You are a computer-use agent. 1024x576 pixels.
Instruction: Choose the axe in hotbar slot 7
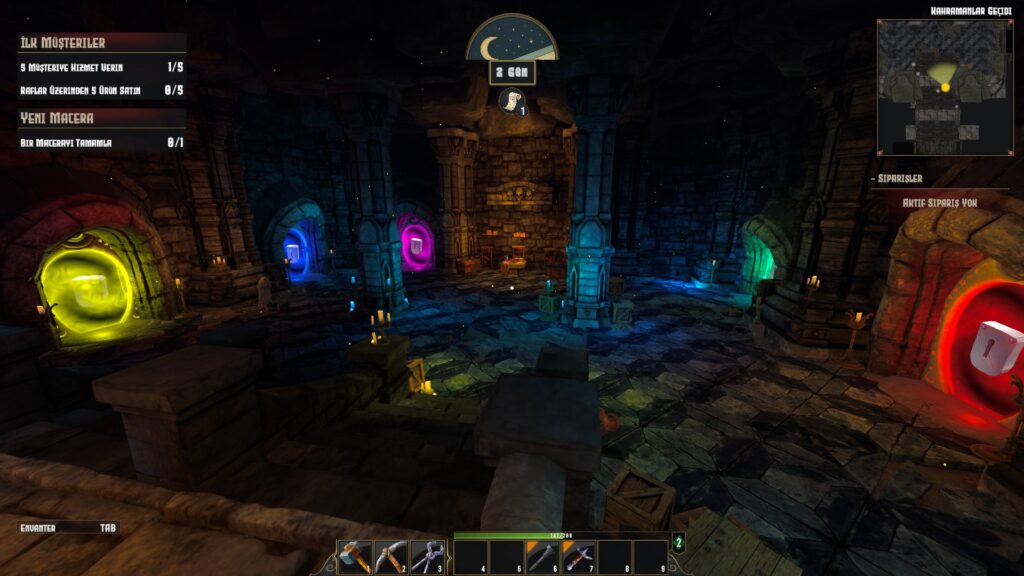pos(579,556)
